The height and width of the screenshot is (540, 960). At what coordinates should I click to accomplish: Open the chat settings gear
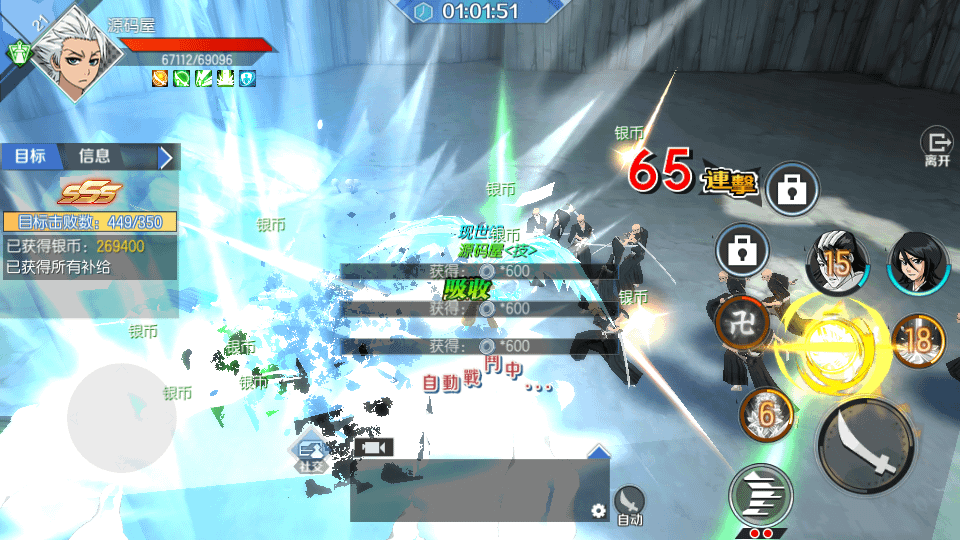[x=598, y=511]
